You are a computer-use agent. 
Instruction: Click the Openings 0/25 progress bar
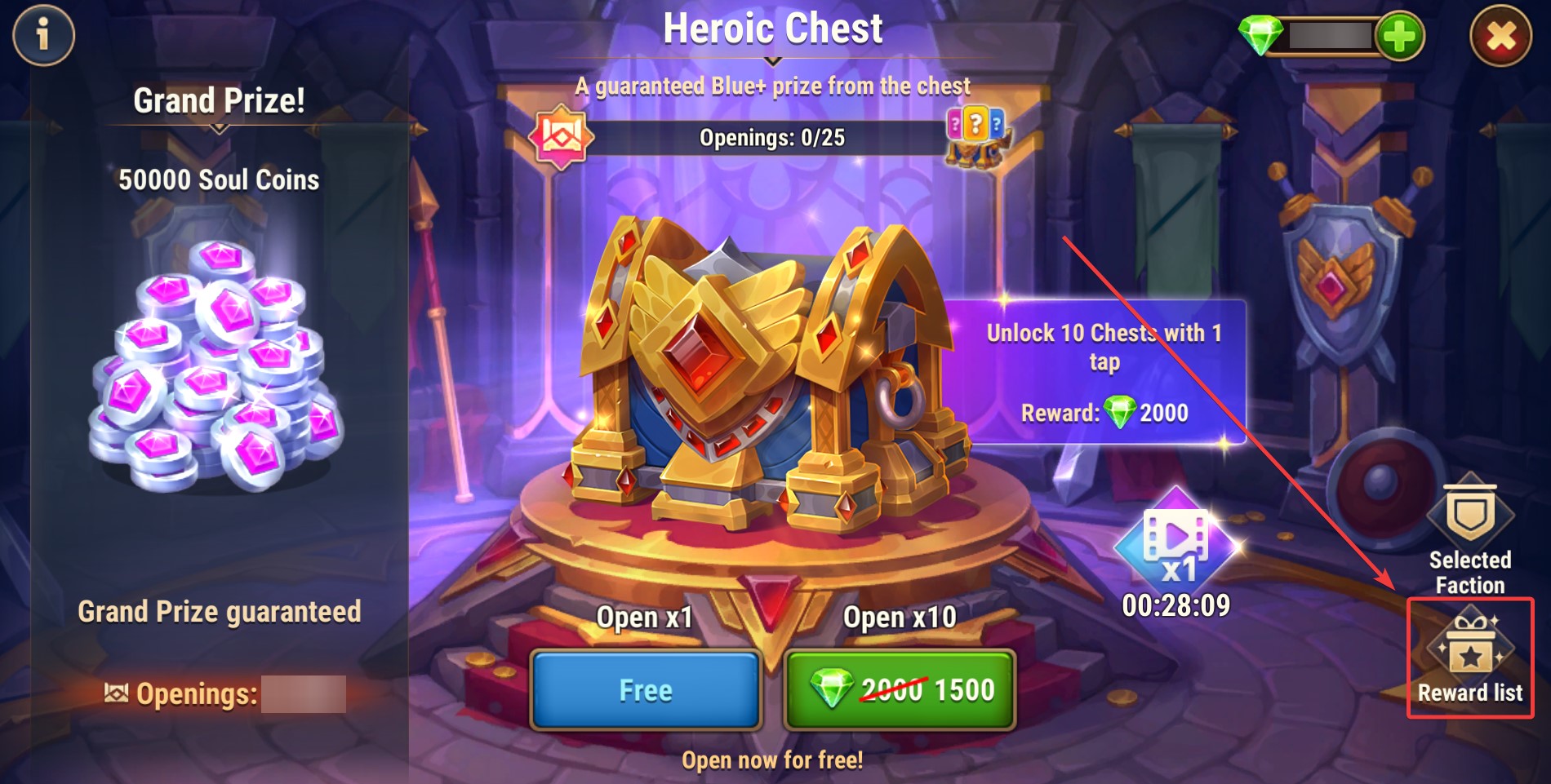click(772, 137)
